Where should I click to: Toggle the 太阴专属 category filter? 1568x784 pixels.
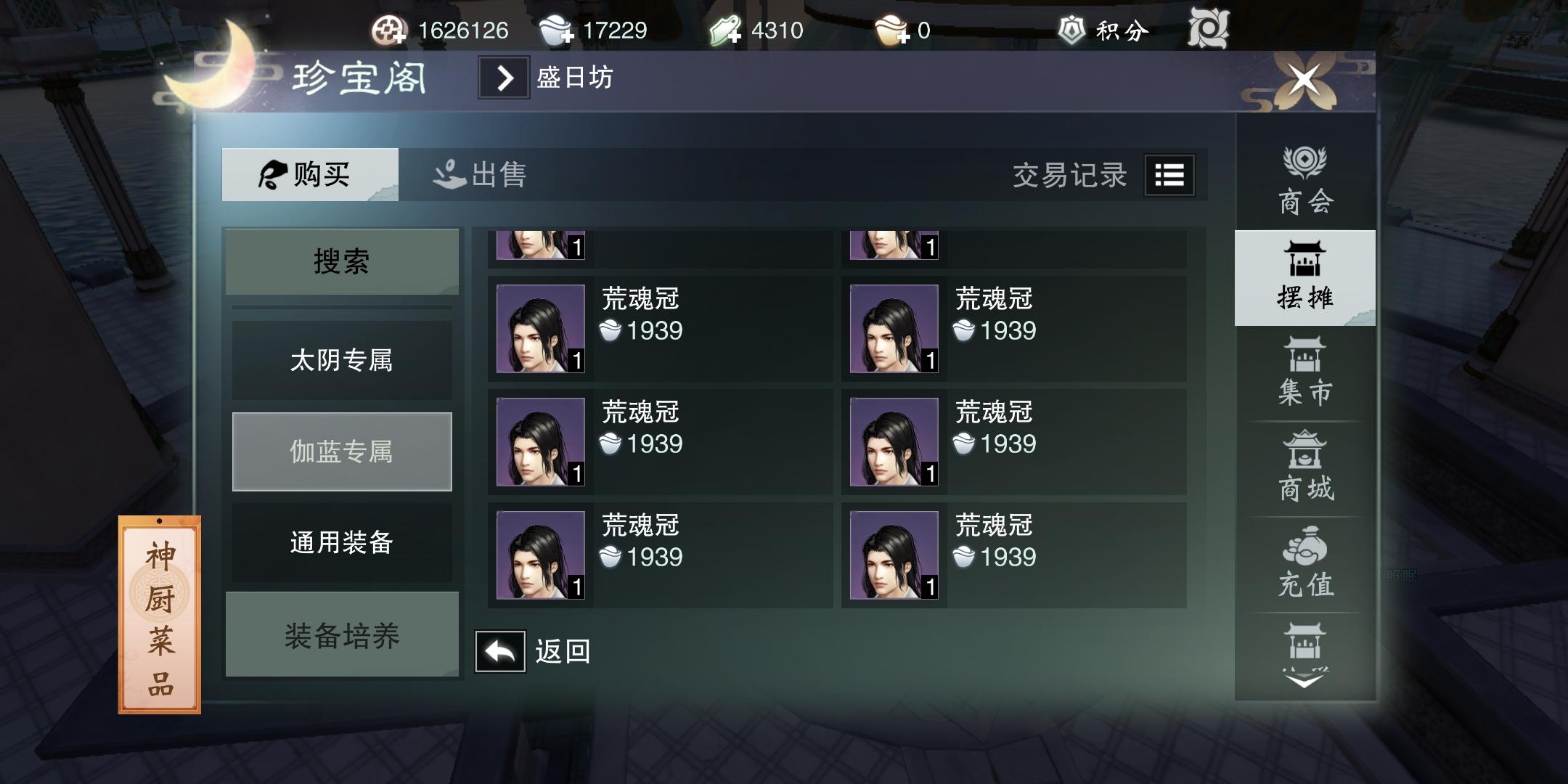tap(342, 359)
